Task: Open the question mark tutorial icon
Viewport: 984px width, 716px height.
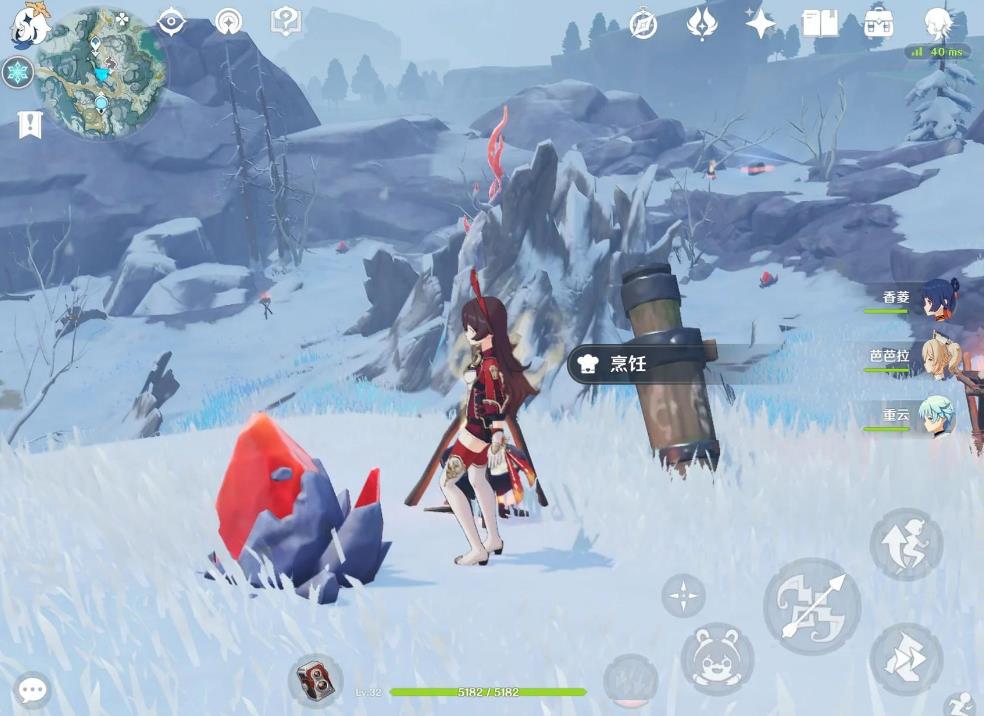Action: [286, 21]
